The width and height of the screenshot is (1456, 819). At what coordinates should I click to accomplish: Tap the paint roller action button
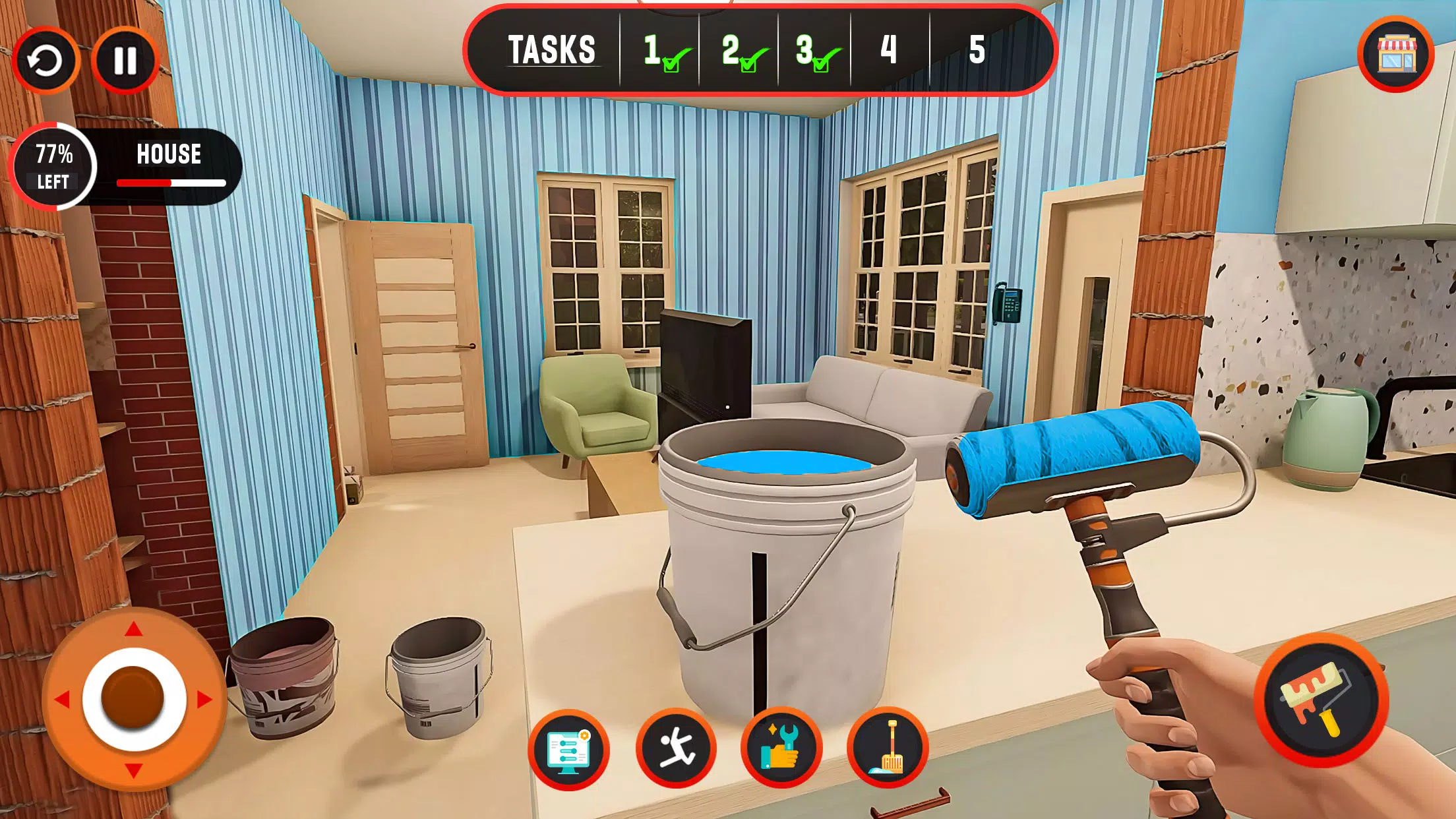tap(1321, 700)
